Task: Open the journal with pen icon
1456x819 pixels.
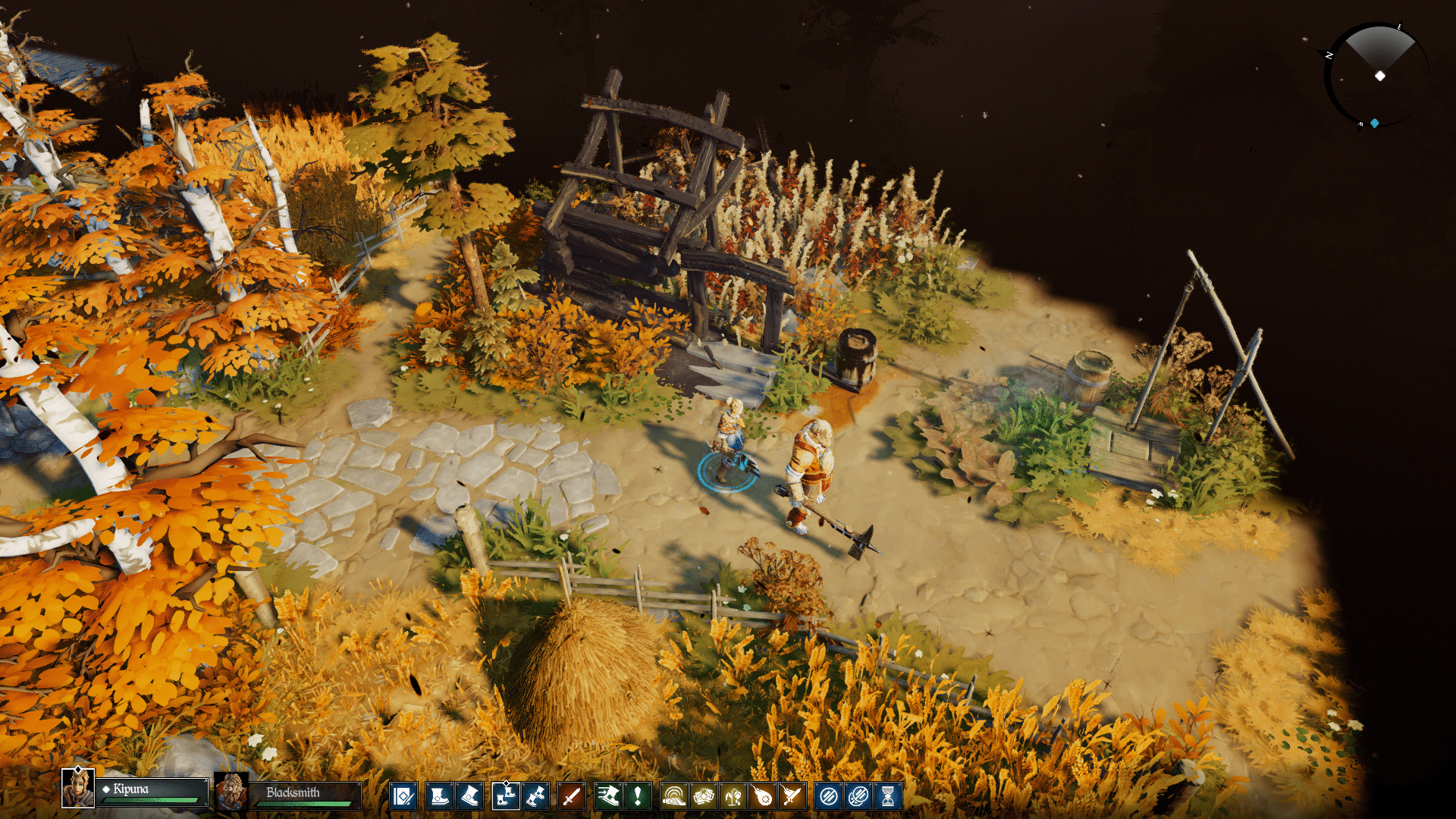Action: click(403, 796)
